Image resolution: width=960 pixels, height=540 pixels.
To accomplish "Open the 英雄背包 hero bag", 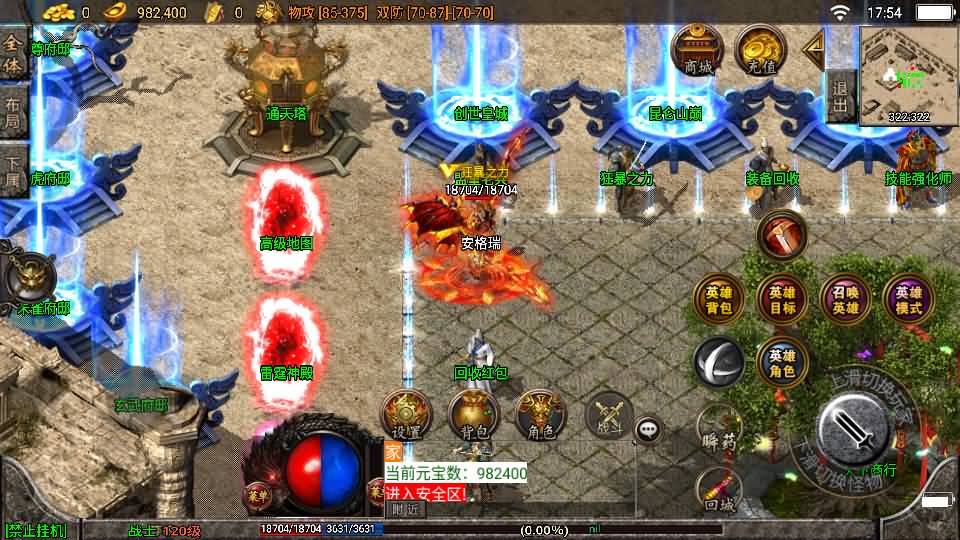I will pos(719,300).
